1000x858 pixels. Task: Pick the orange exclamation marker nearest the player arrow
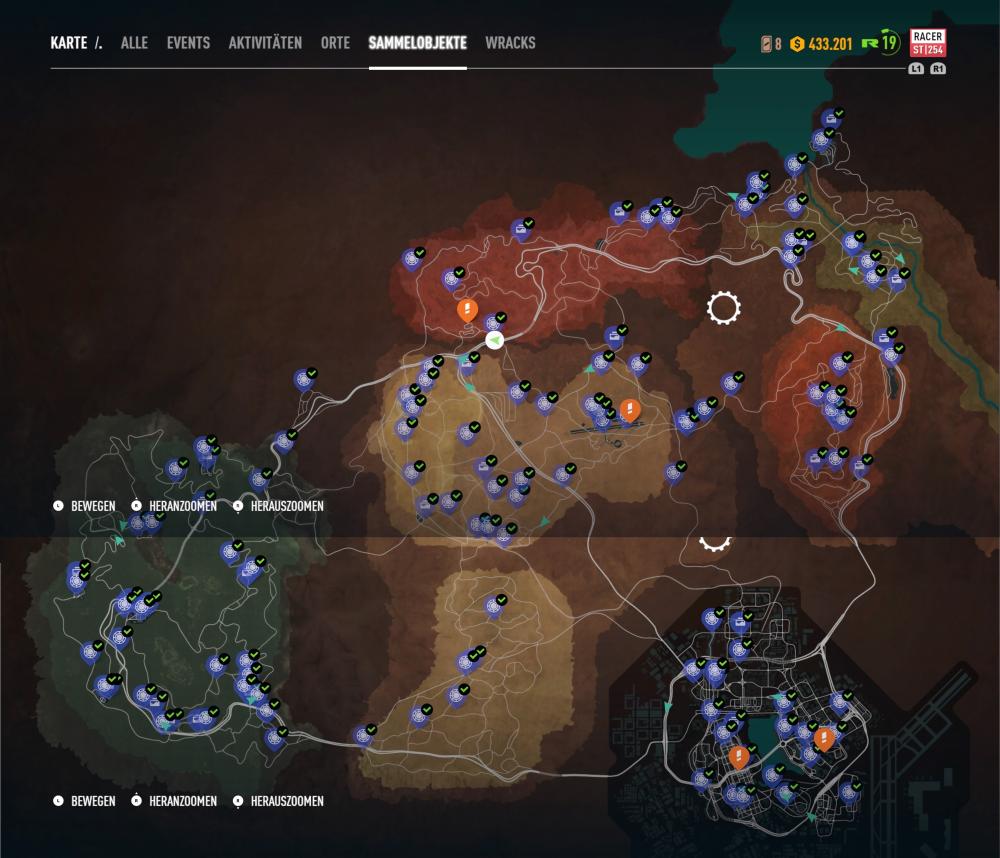466,309
